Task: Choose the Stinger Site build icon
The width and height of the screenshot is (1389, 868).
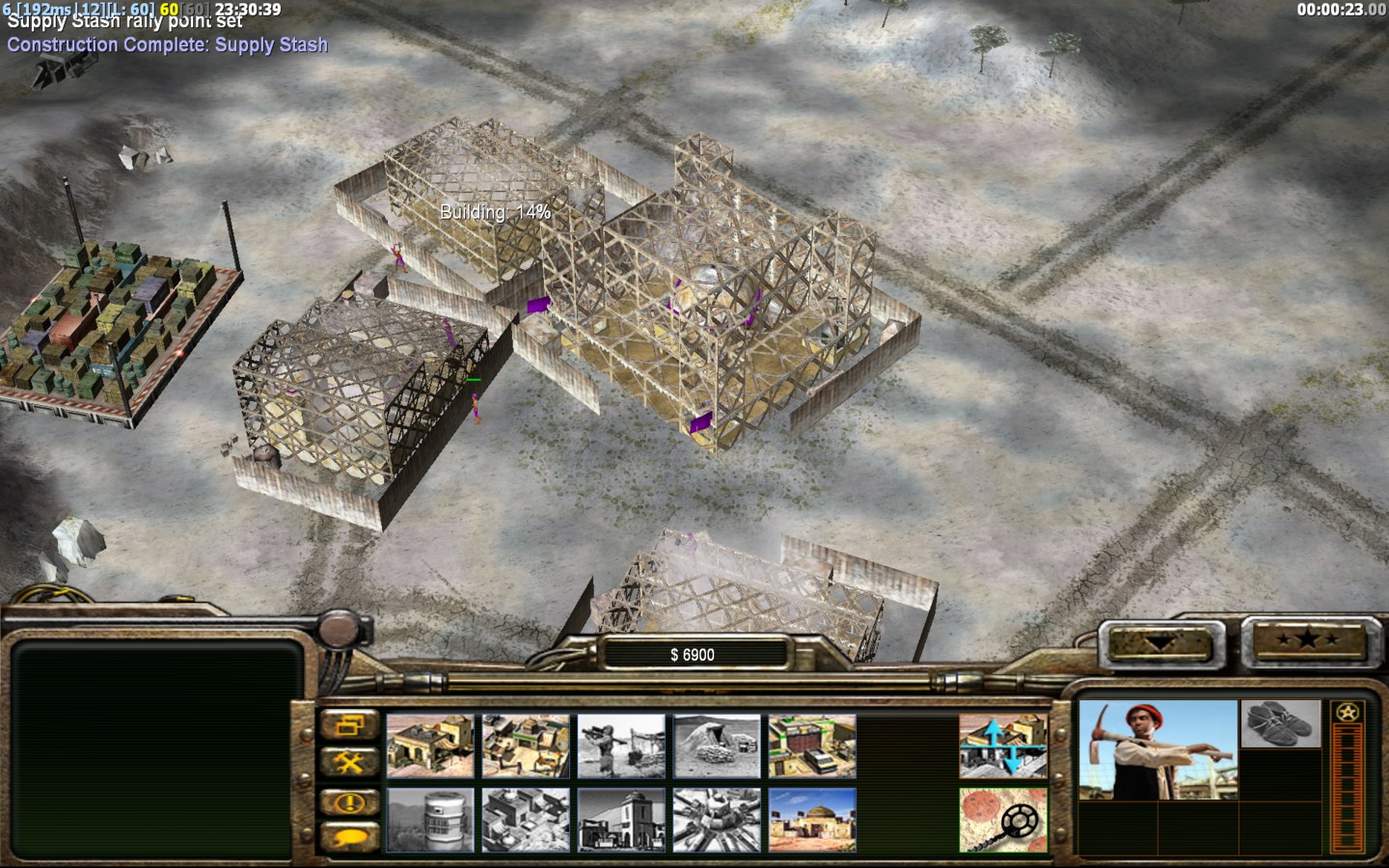Action: point(621,746)
